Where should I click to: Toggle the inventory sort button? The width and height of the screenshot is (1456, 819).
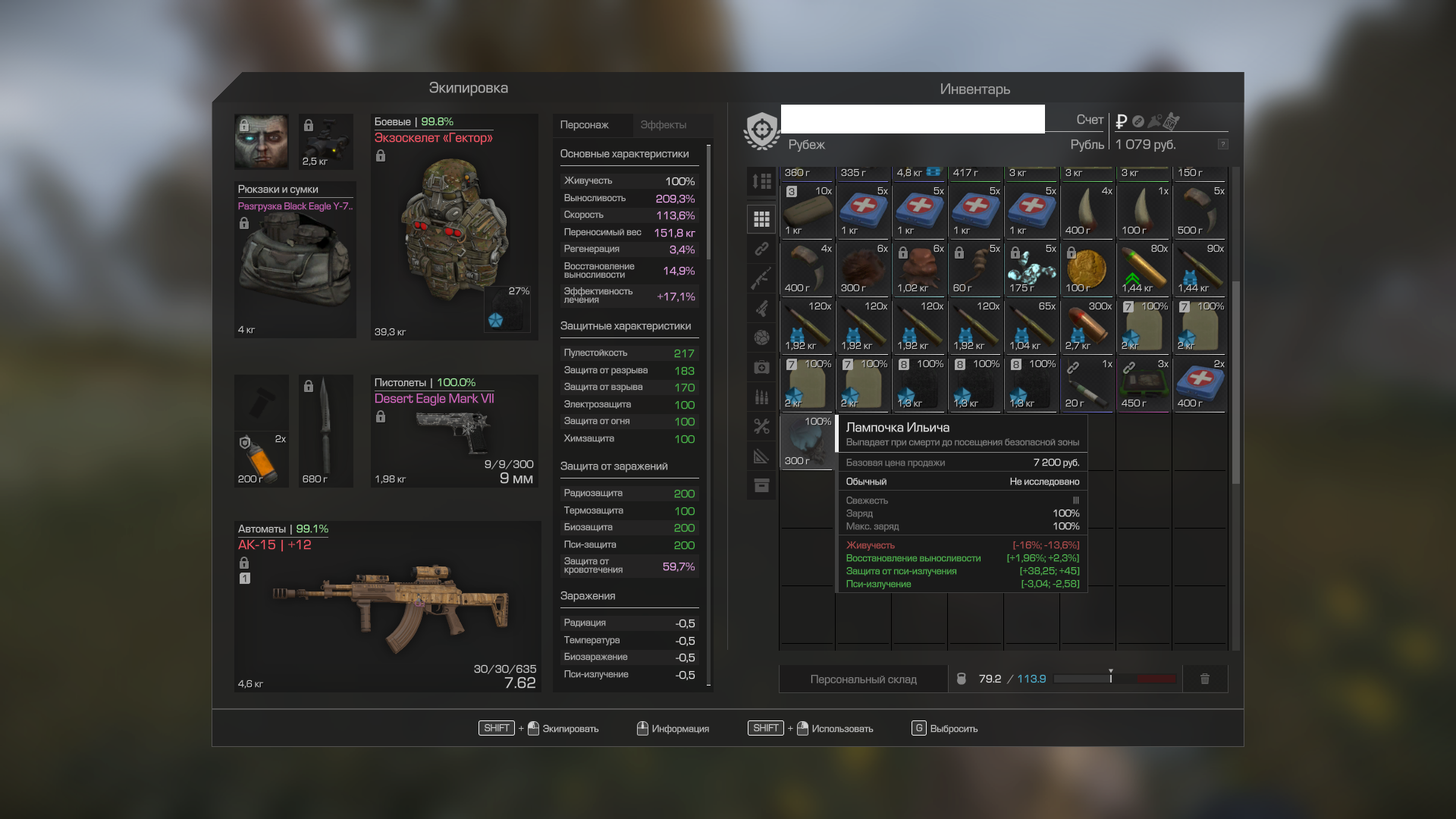(x=761, y=181)
